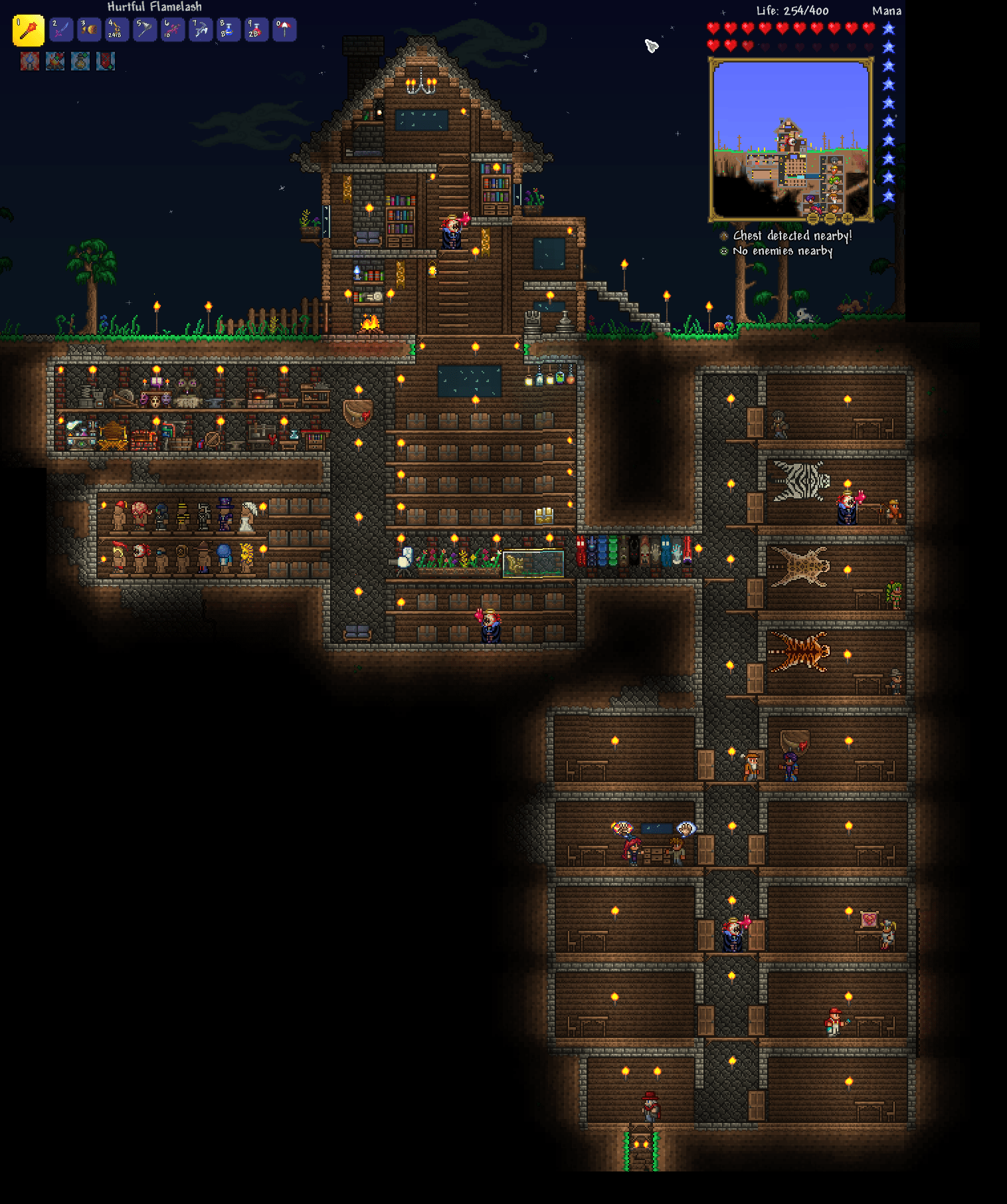Click the chest detection indicator icon
Viewport: 1007px width, 1204px height.
click(724, 235)
